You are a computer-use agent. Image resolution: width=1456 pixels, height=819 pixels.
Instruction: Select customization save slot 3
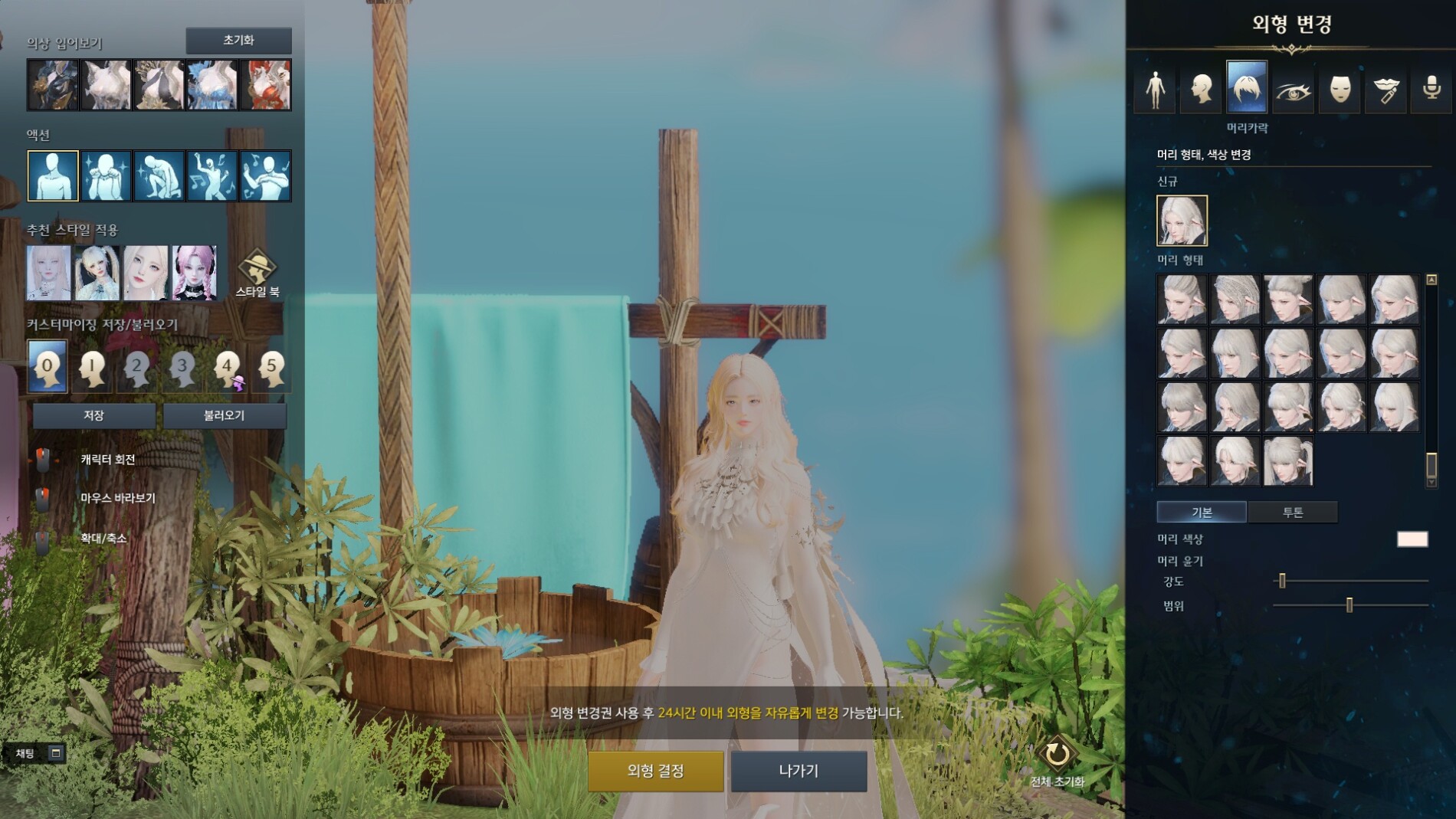(x=182, y=367)
